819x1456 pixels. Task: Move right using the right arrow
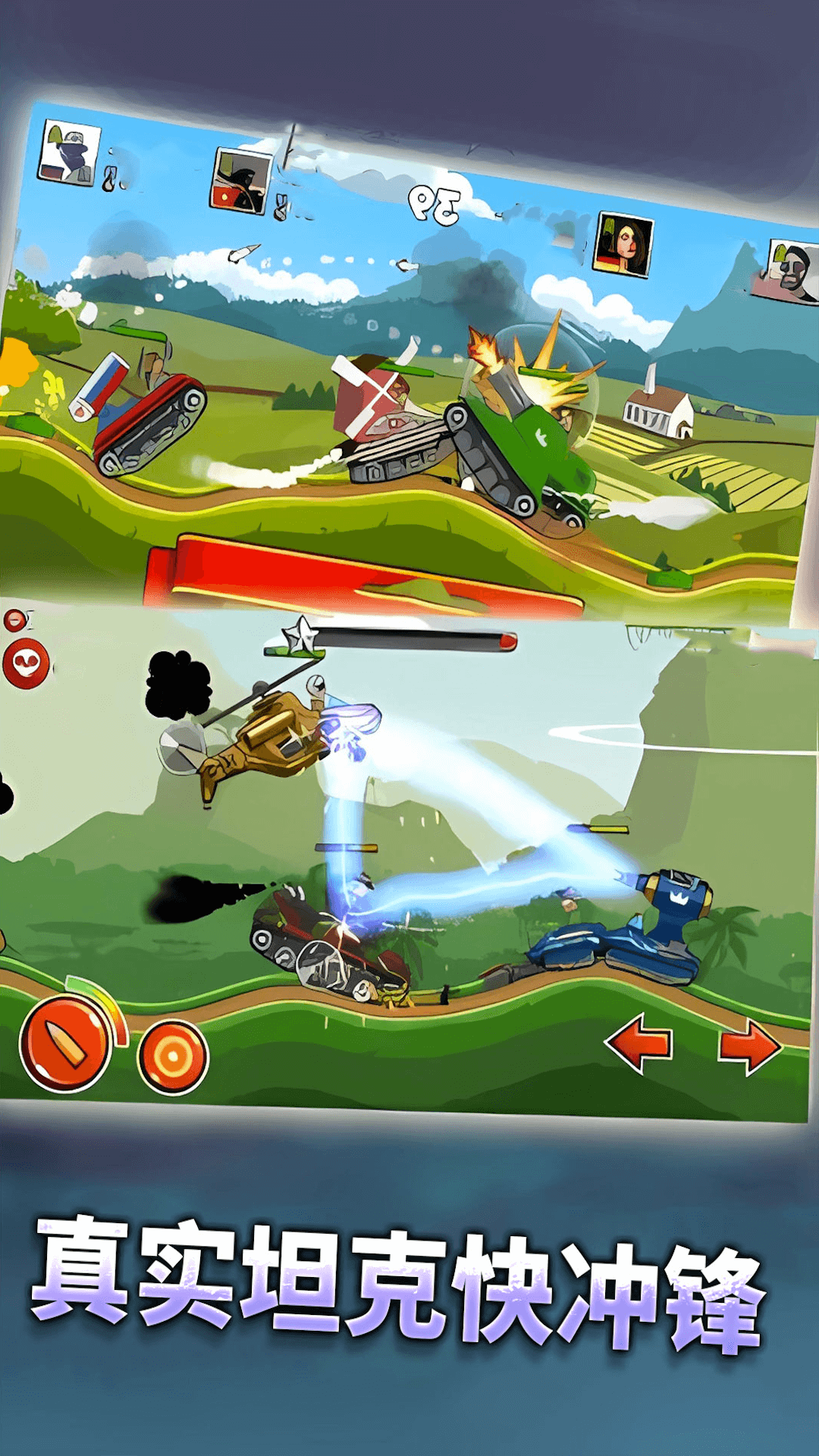[749, 1046]
